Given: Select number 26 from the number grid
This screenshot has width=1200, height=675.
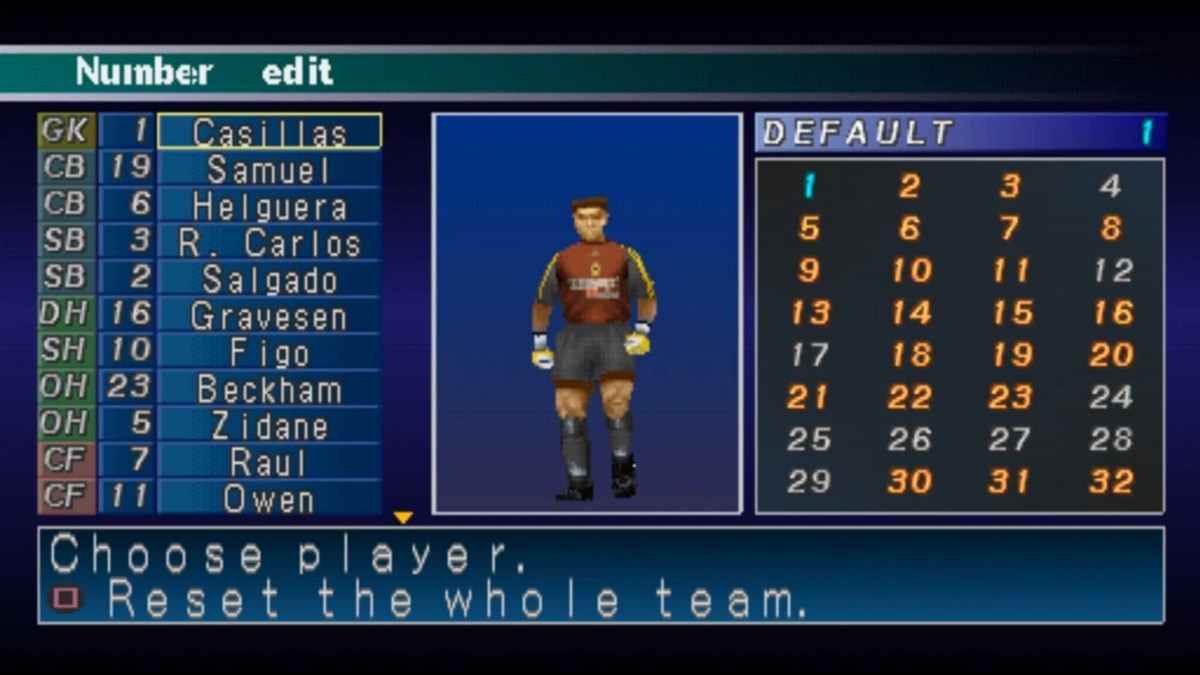Looking at the screenshot, I should click(910, 439).
